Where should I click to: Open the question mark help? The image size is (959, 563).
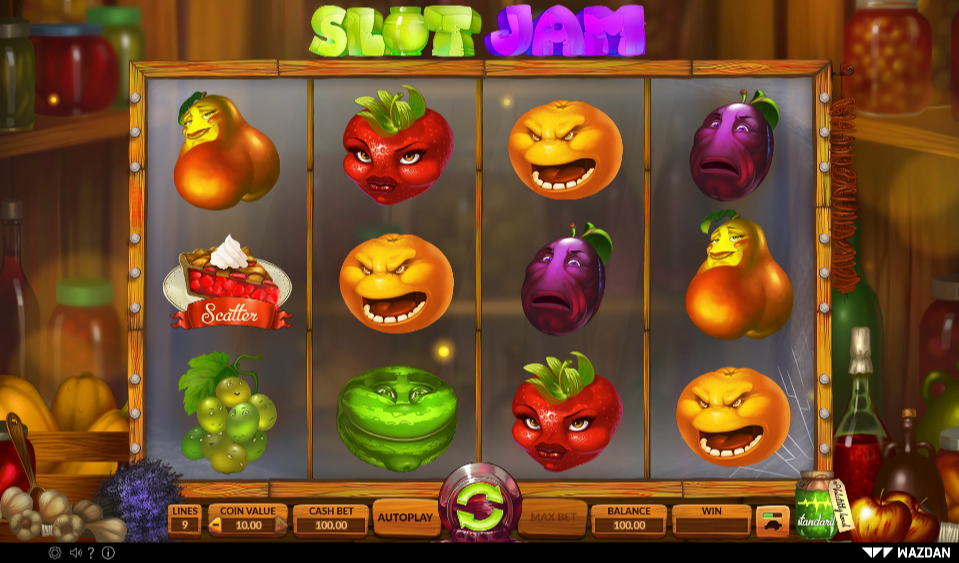[x=91, y=552]
